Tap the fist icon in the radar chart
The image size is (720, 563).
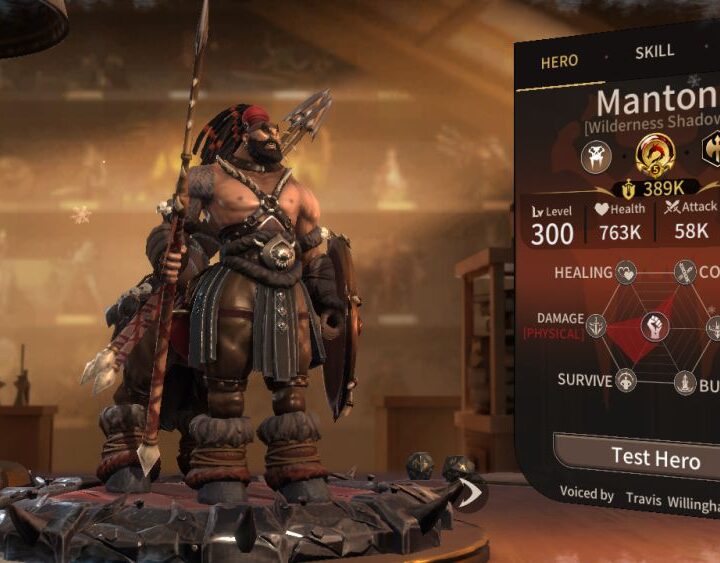click(655, 326)
